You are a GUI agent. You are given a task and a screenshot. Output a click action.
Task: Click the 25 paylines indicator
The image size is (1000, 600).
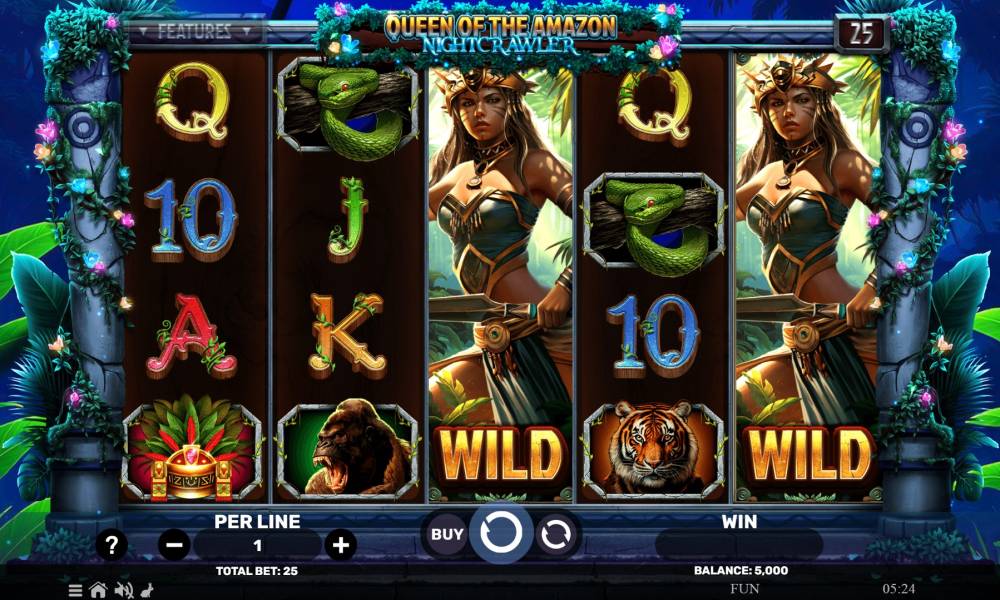[x=861, y=33]
